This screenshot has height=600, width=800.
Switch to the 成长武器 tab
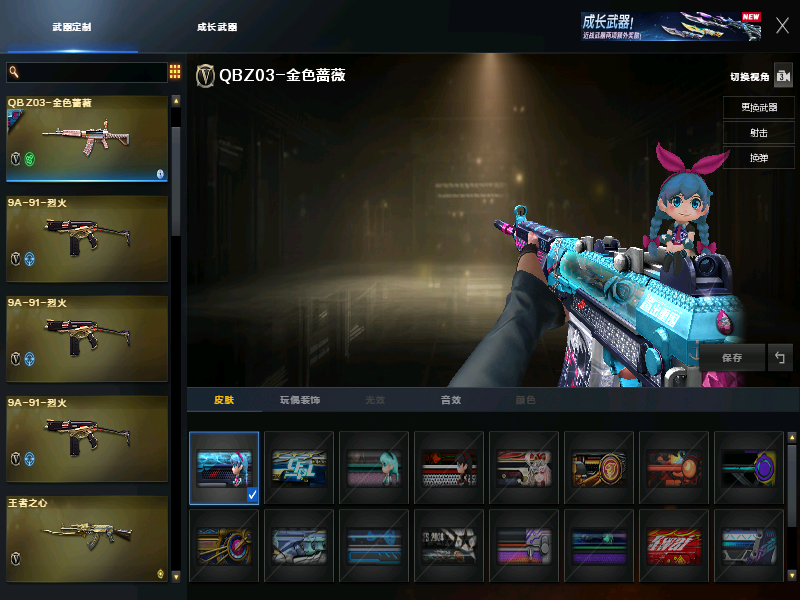tap(217, 27)
